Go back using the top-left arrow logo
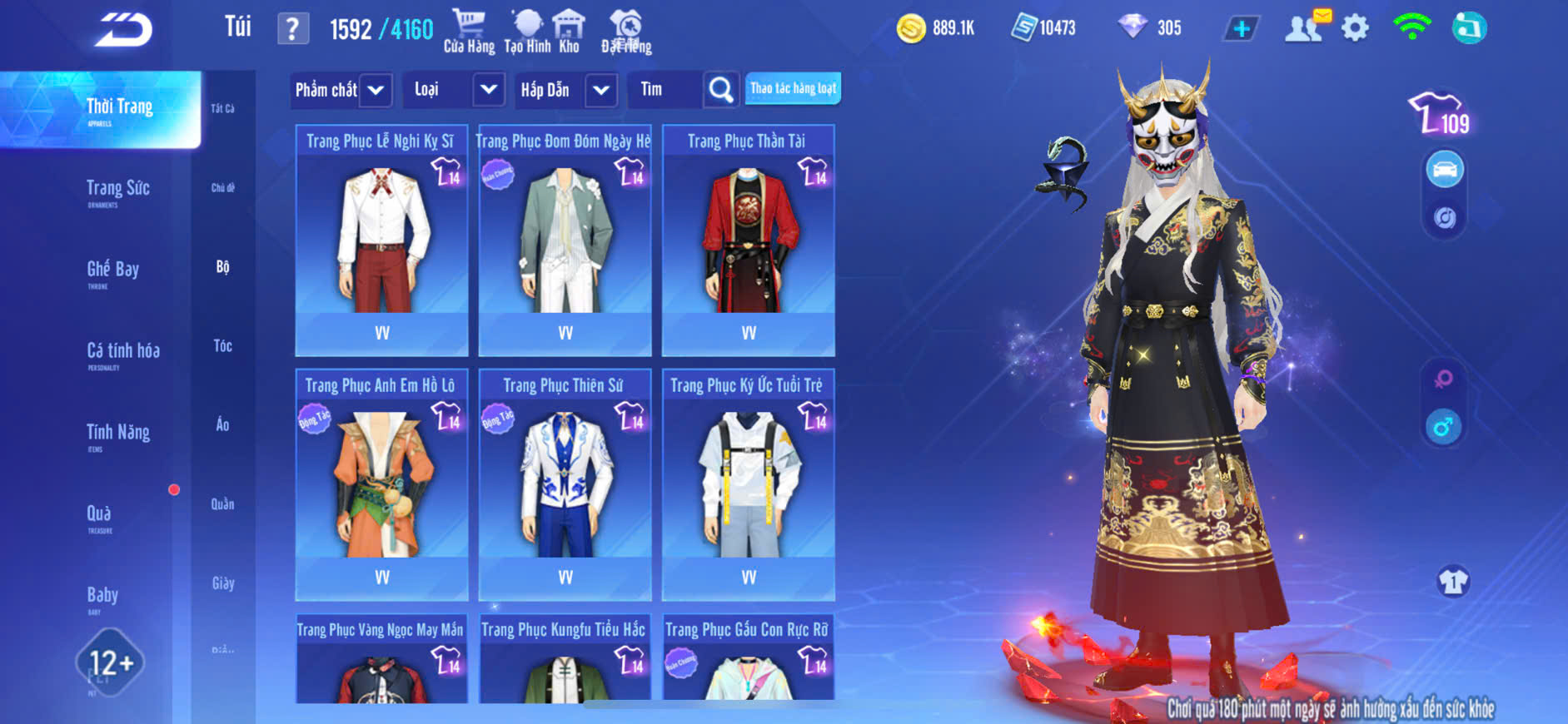 click(x=123, y=30)
